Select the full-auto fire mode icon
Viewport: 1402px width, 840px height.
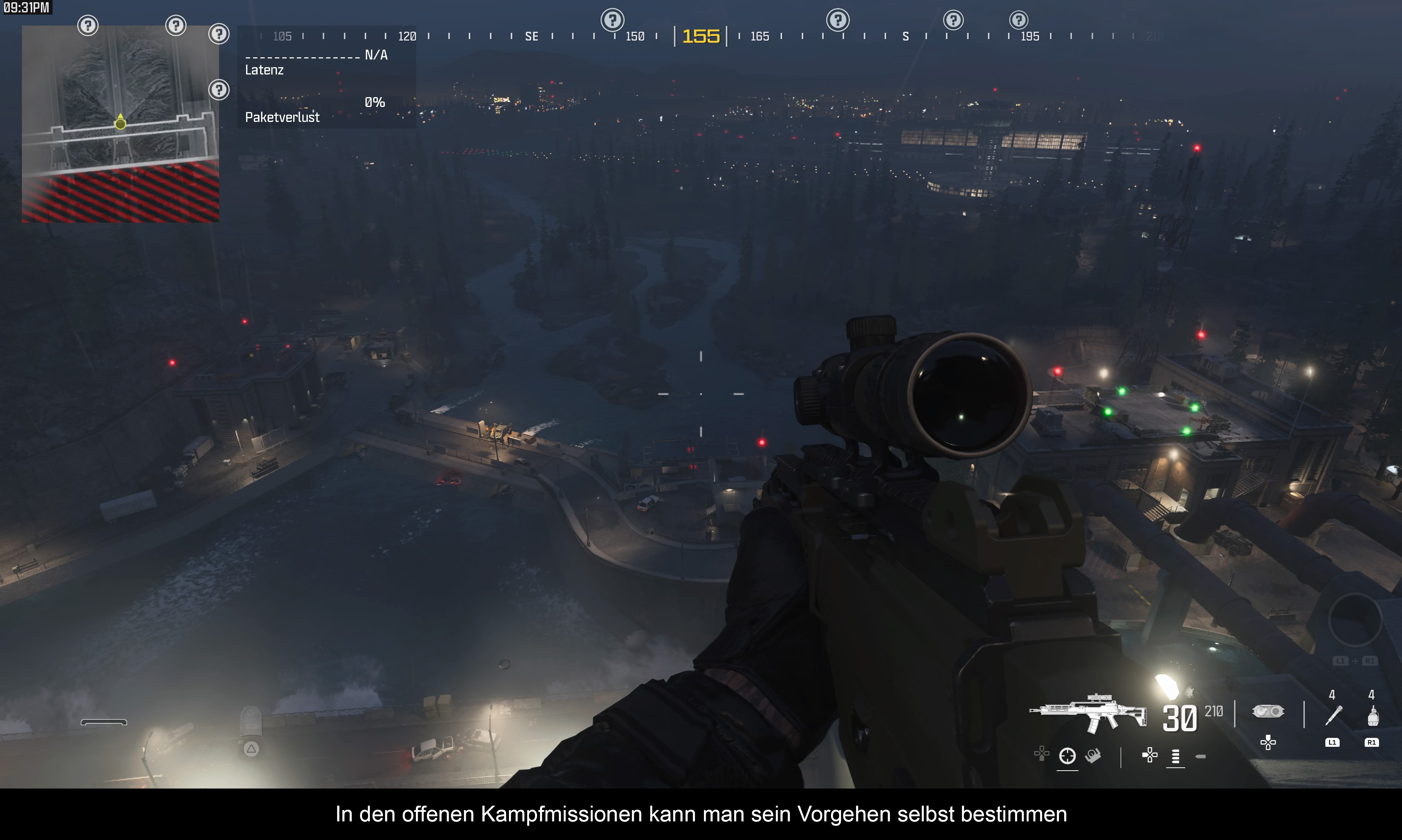[x=1176, y=756]
